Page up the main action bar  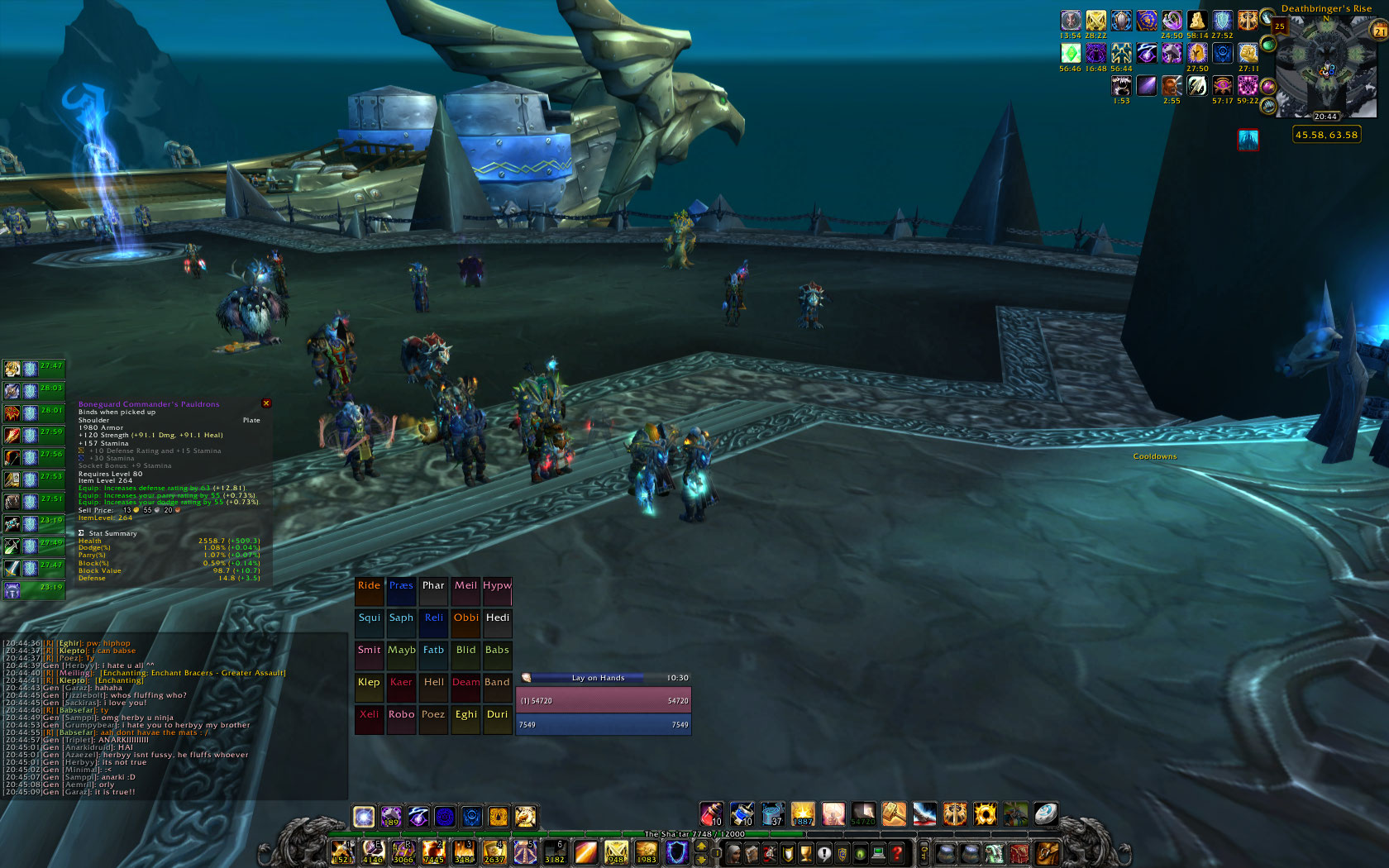(702, 846)
